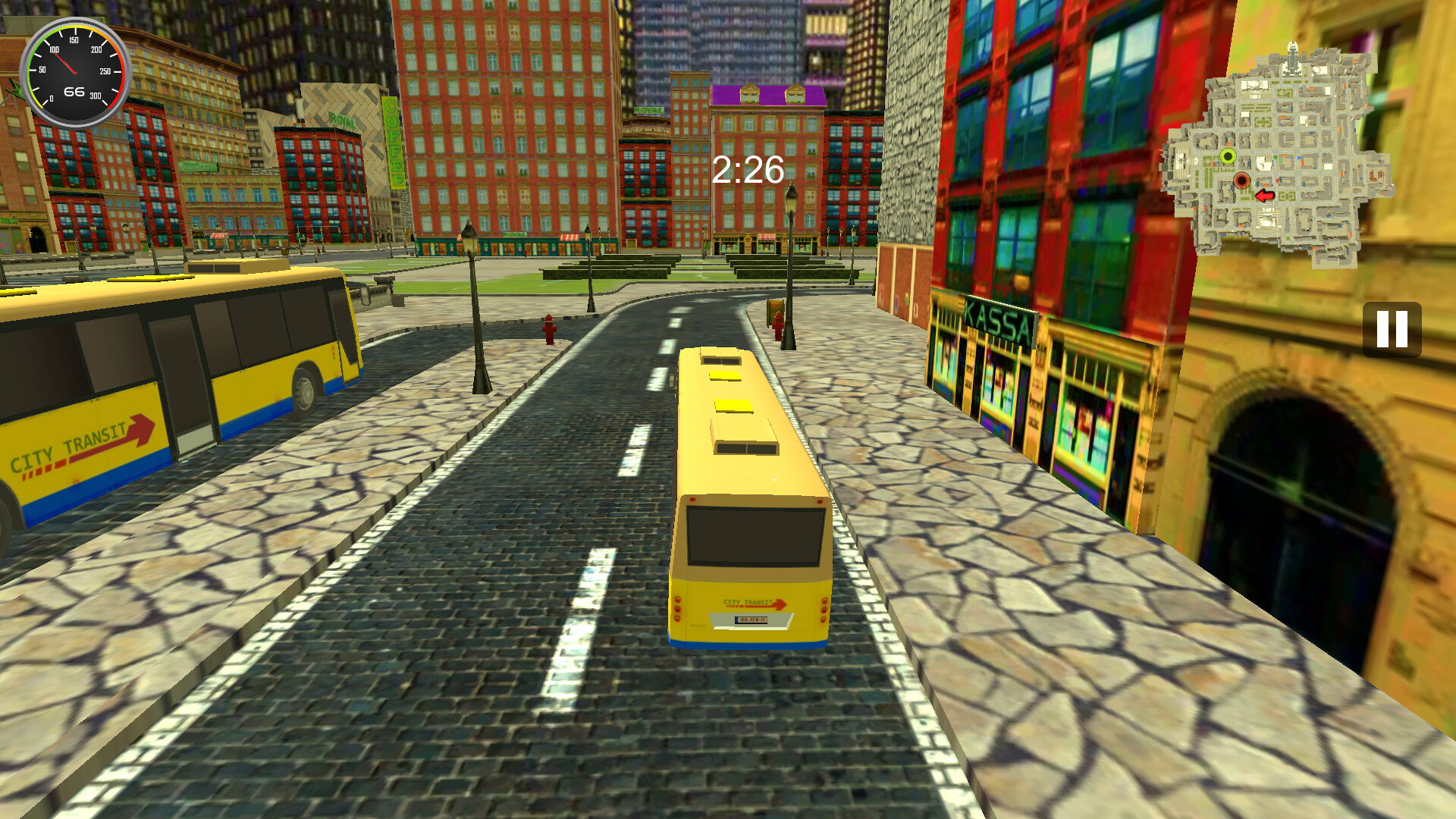Select the red arrow indicator on the minimap
This screenshot has width=1456, height=819.
1264,196
